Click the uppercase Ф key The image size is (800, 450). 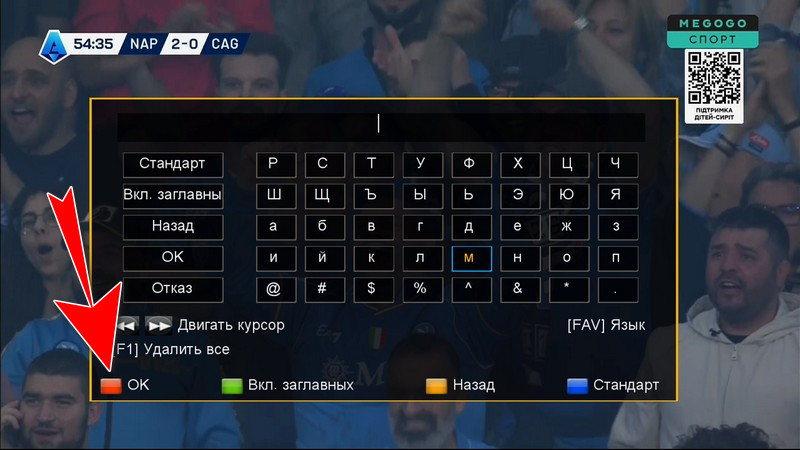(x=470, y=163)
